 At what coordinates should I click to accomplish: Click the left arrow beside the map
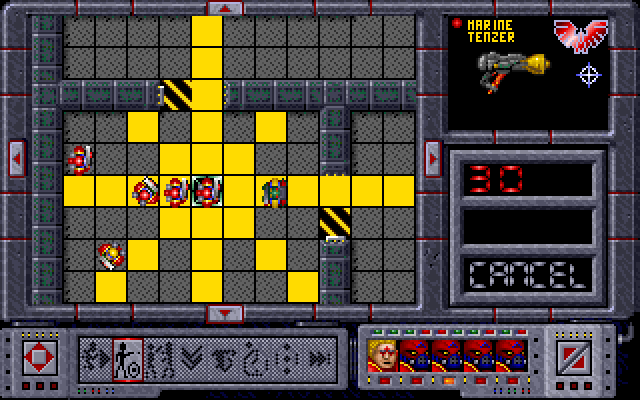[x=17, y=156]
